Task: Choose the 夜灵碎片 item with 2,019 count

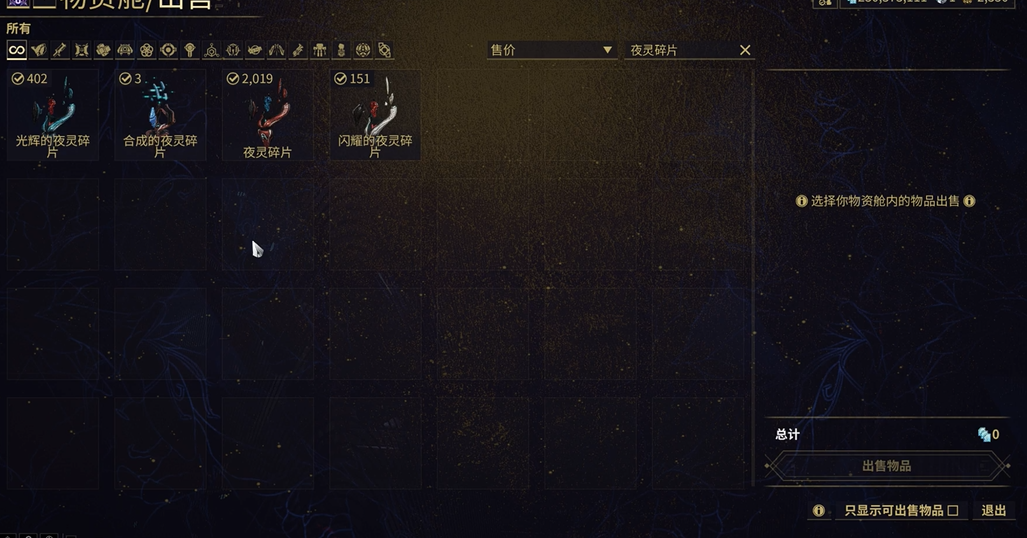Action: pyautogui.click(x=268, y=114)
